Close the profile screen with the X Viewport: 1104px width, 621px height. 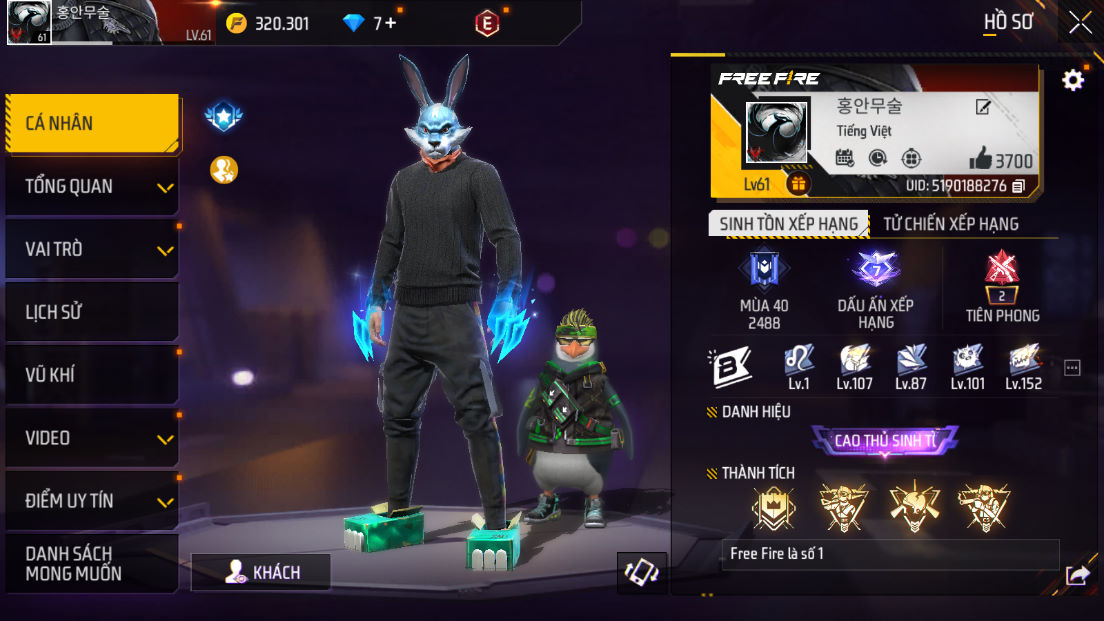click(x=1080, y=22)
